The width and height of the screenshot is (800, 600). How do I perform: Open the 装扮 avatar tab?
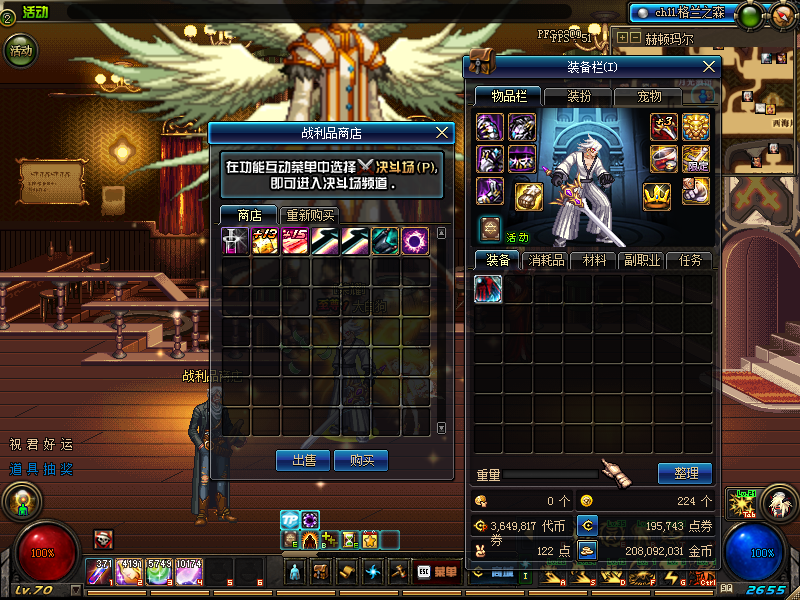click(580, 97)
